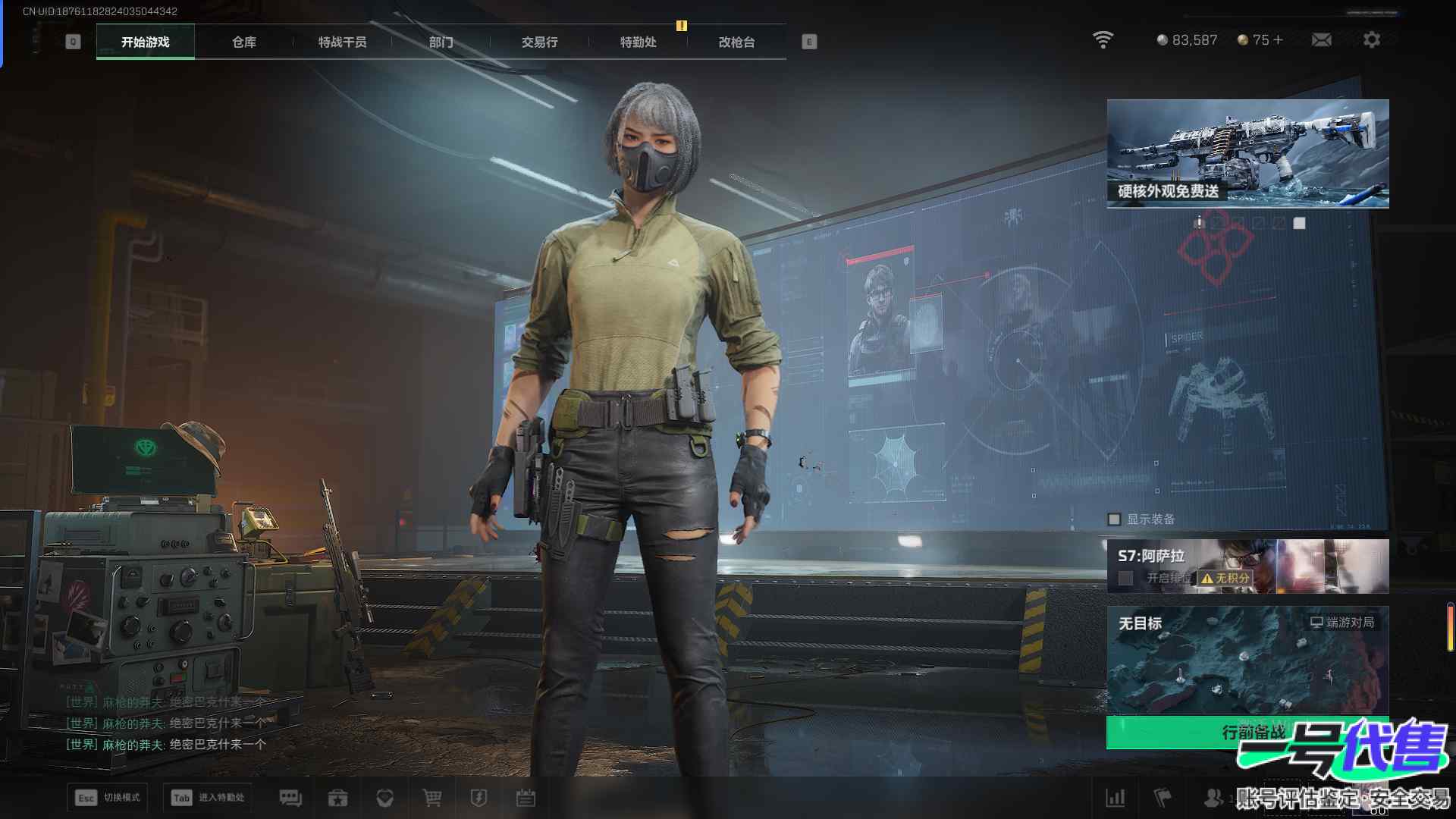Click the 硬核外观免费送 promotional banner
The height and width of the screenshot is (819, 1456).
(x=1247, y=153)
